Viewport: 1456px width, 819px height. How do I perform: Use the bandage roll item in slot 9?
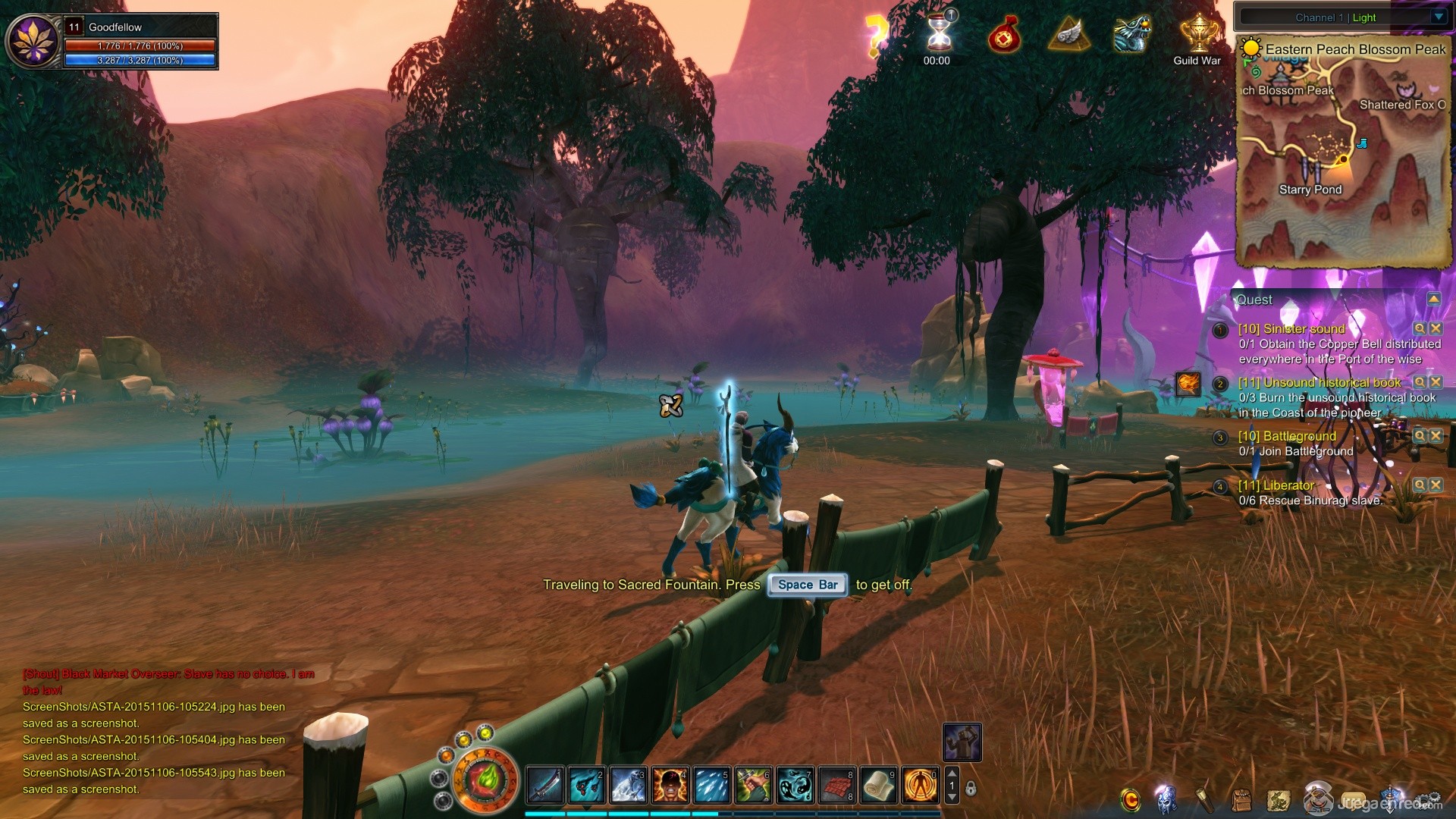pos(879,785)
